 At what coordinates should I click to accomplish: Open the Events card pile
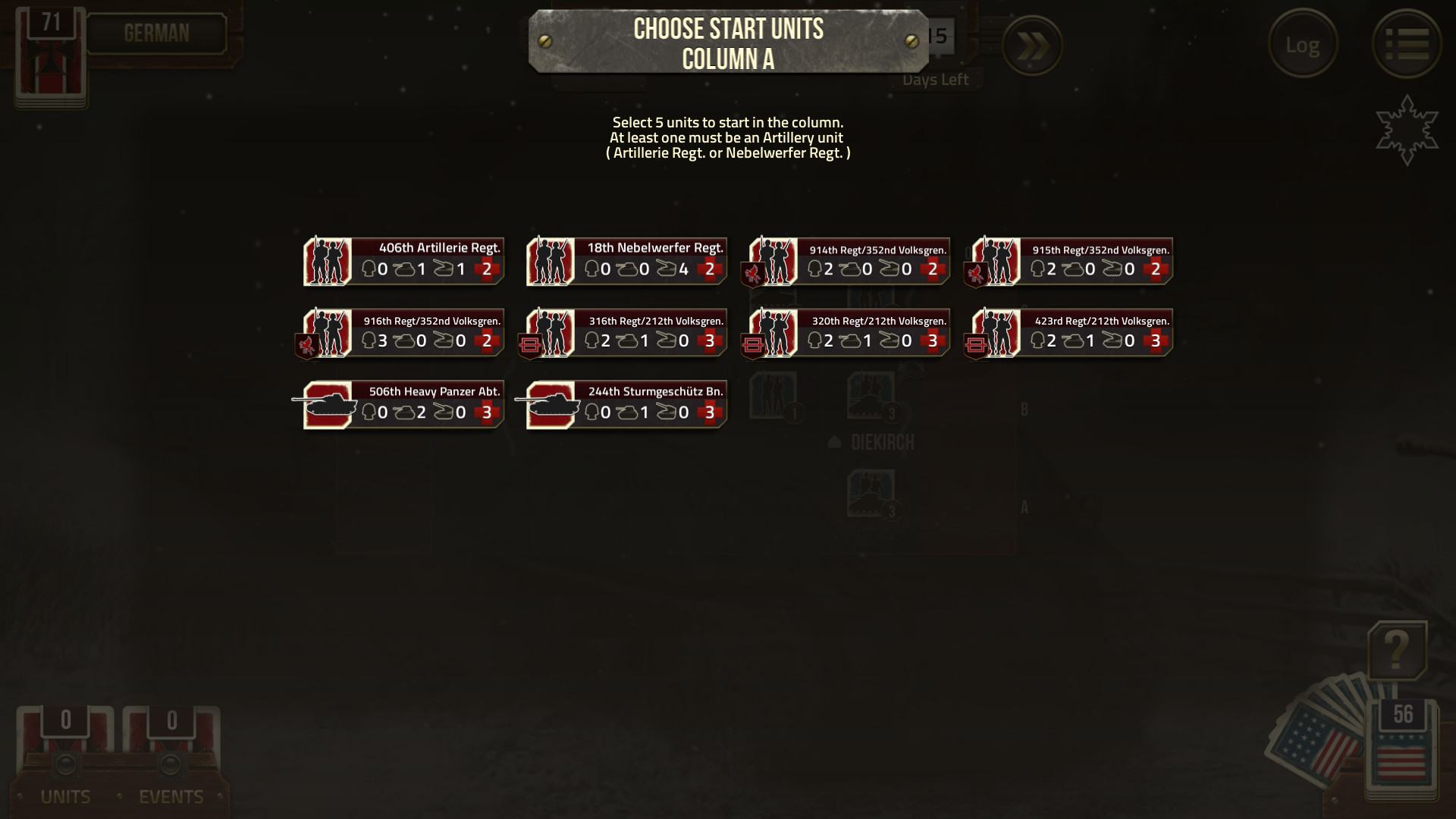point(171,751)
